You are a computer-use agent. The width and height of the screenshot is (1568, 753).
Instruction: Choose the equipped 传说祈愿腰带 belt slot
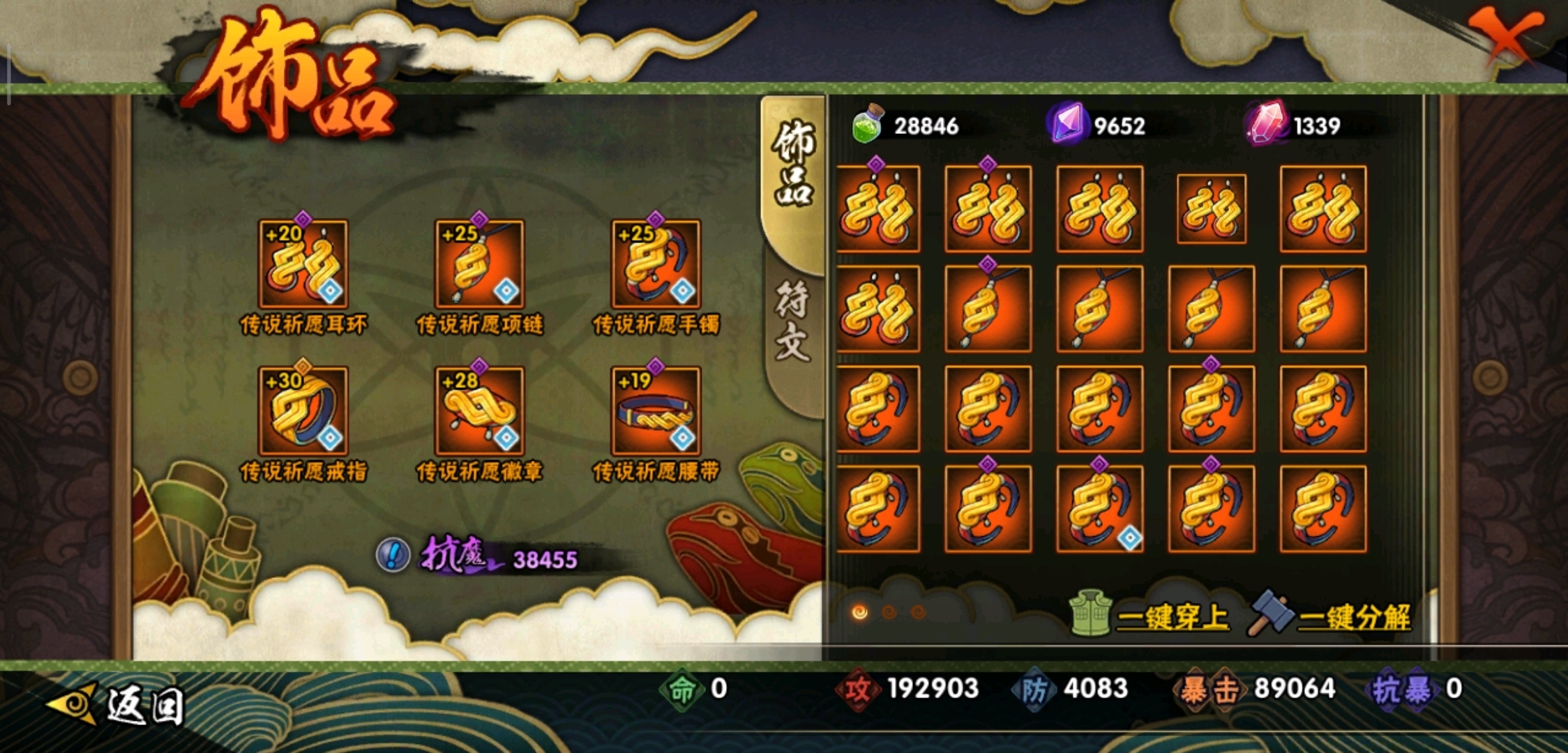[x=656, y=411]
